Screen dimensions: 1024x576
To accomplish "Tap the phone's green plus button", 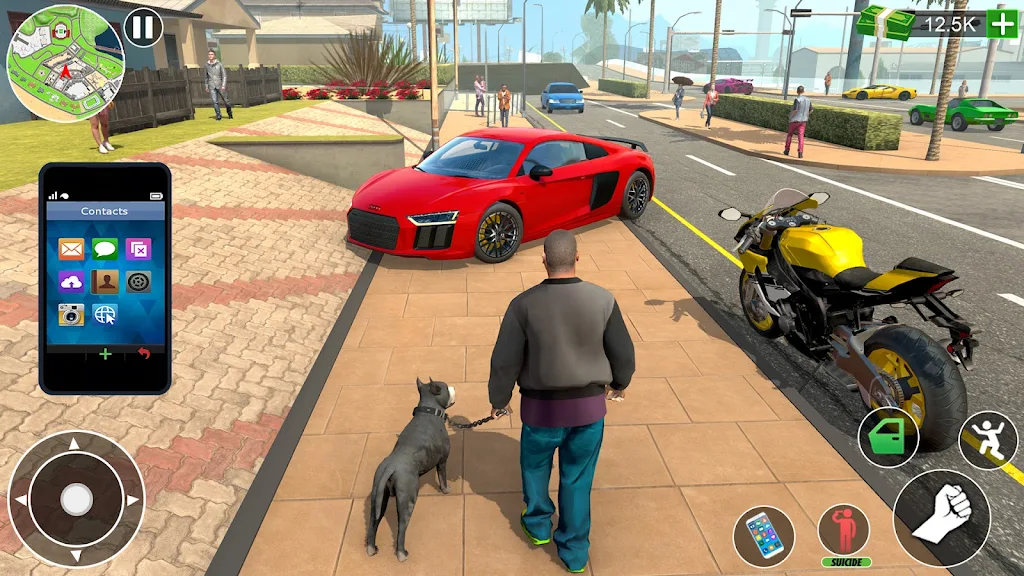I will 105,354.
